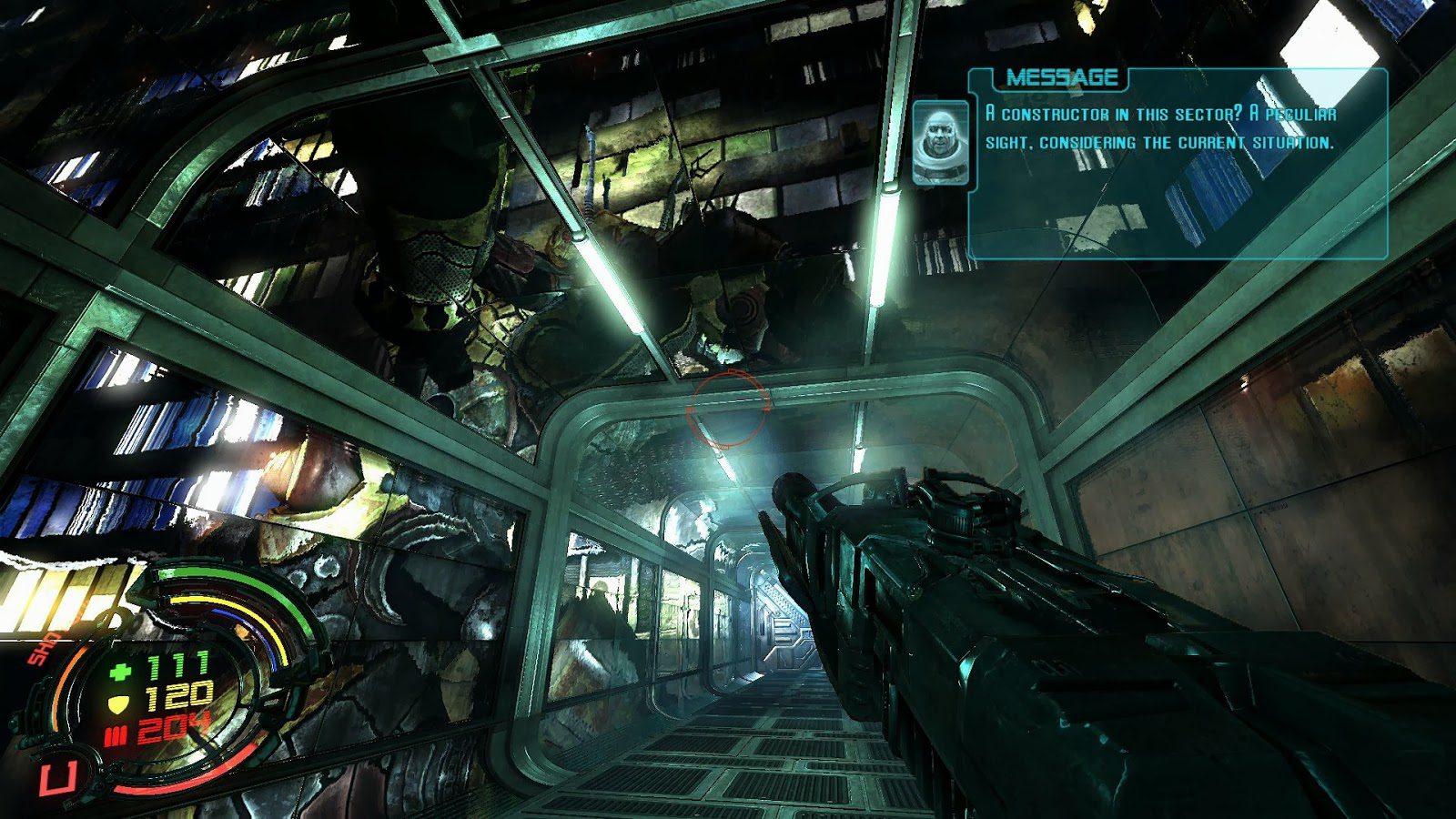Image resolution: width=1456 pixels, height=819 pixels.
Task: Click the speaker portrait in the message panel
Action: coord(940,143)
